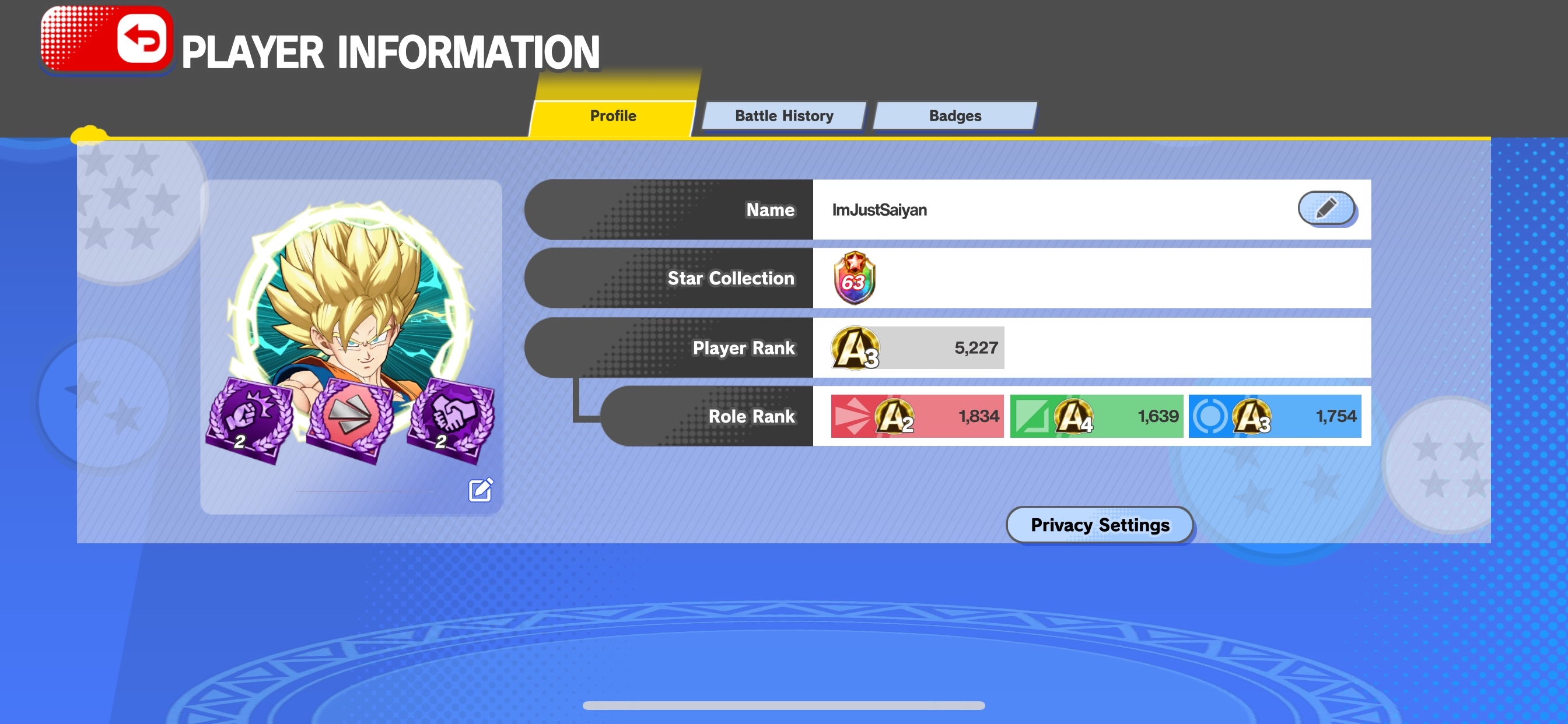This screenshot has width=1568, height=724.
Task: Open the Badges tab
Action: tap(954, 115)
